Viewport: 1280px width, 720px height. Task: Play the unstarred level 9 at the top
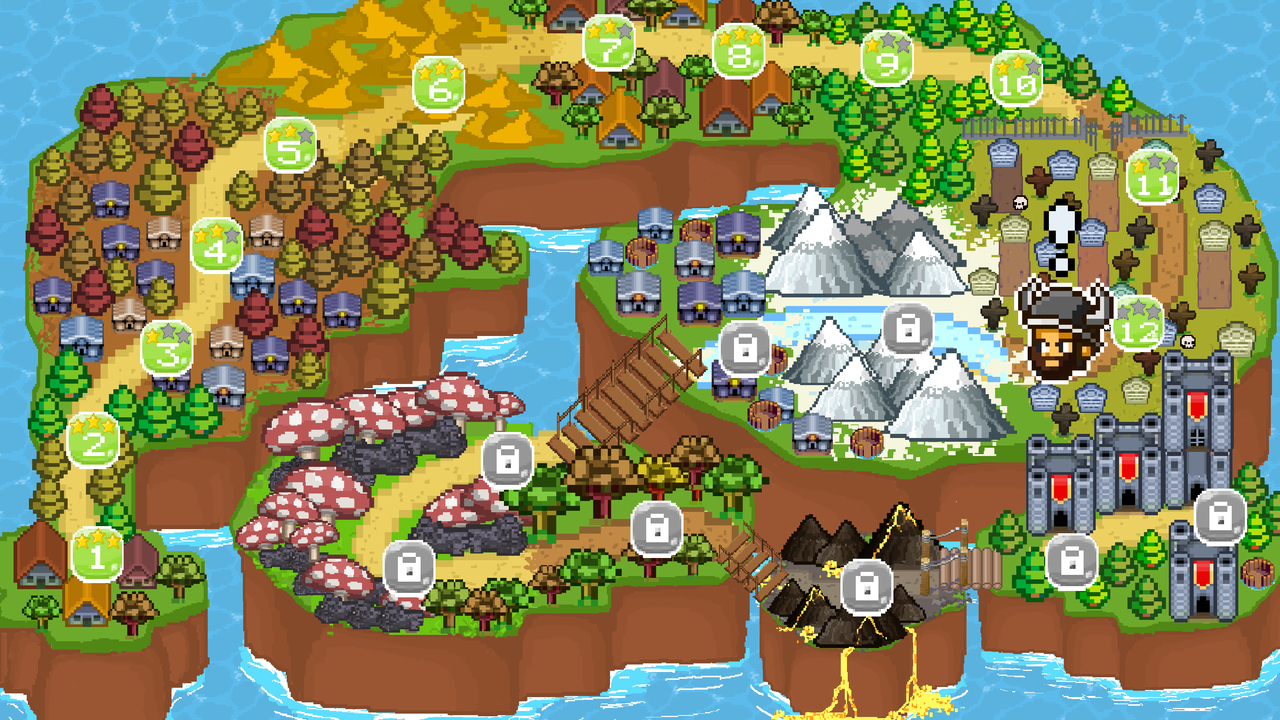coord(885,62)
